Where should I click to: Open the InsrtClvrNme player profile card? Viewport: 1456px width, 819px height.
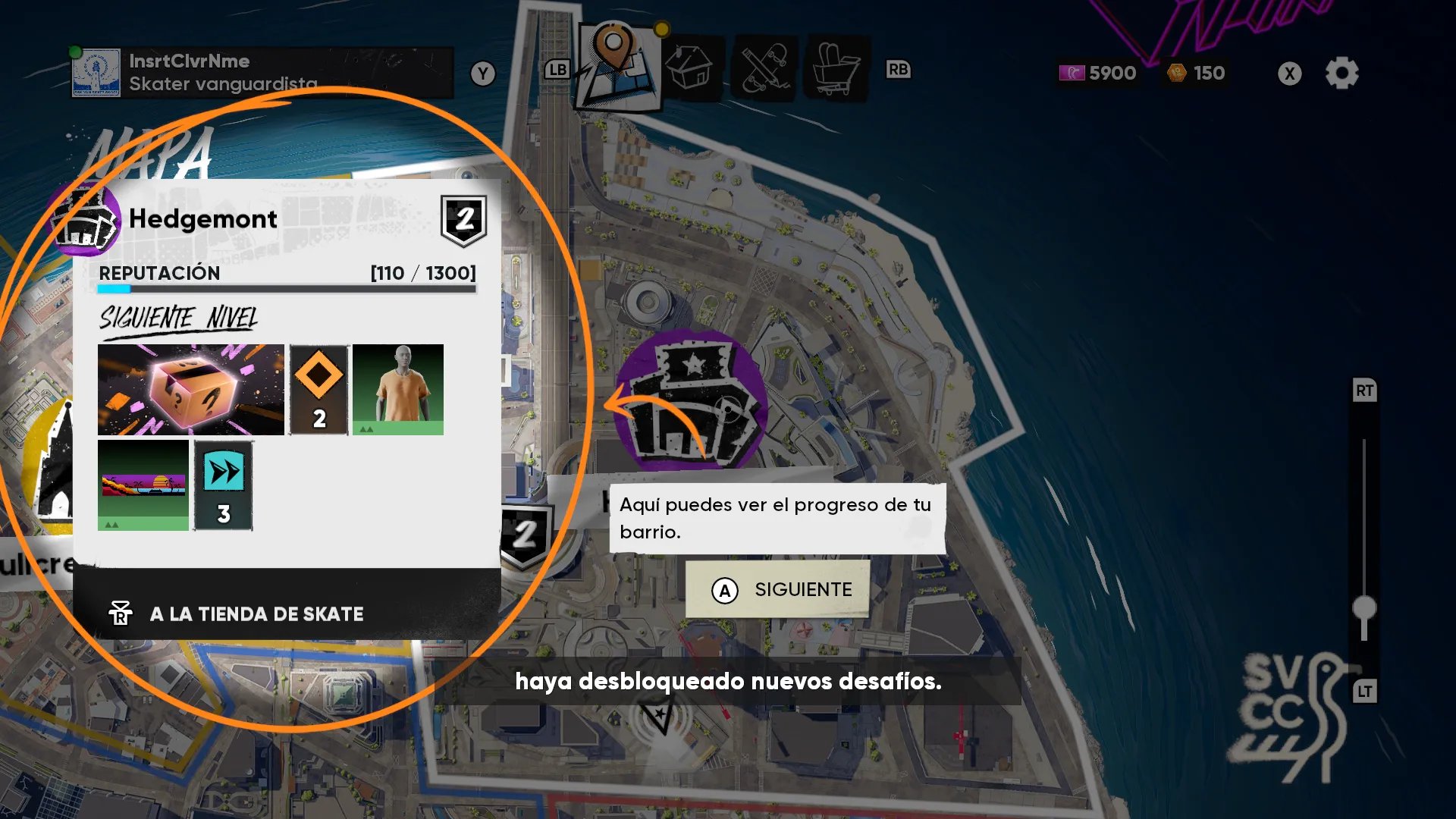262,73
